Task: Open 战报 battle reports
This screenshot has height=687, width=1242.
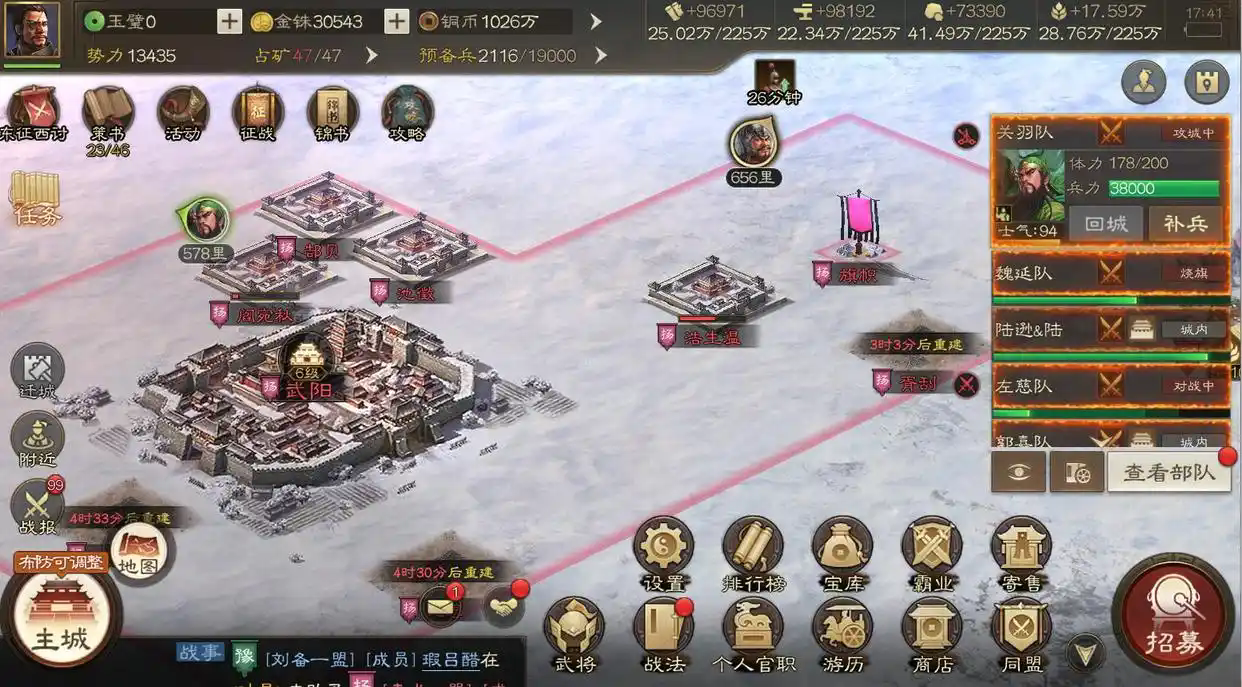Action: coord(38,505)
